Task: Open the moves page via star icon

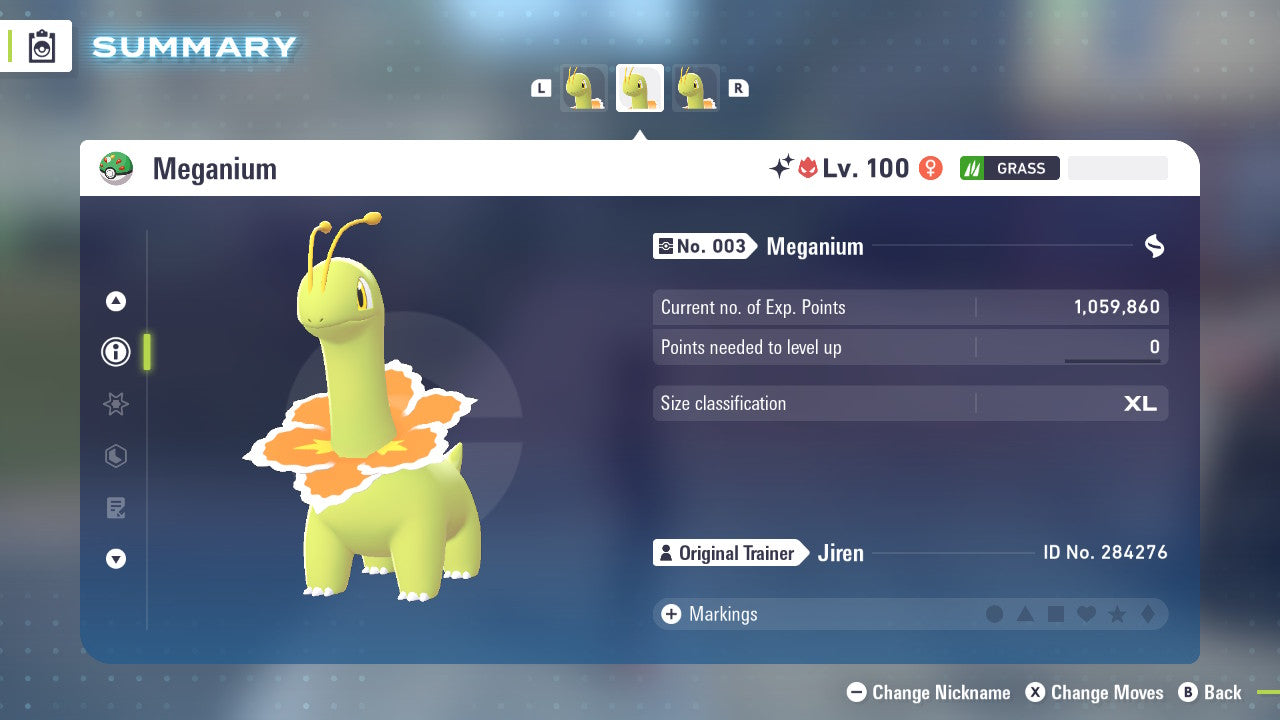Action: 115,404
